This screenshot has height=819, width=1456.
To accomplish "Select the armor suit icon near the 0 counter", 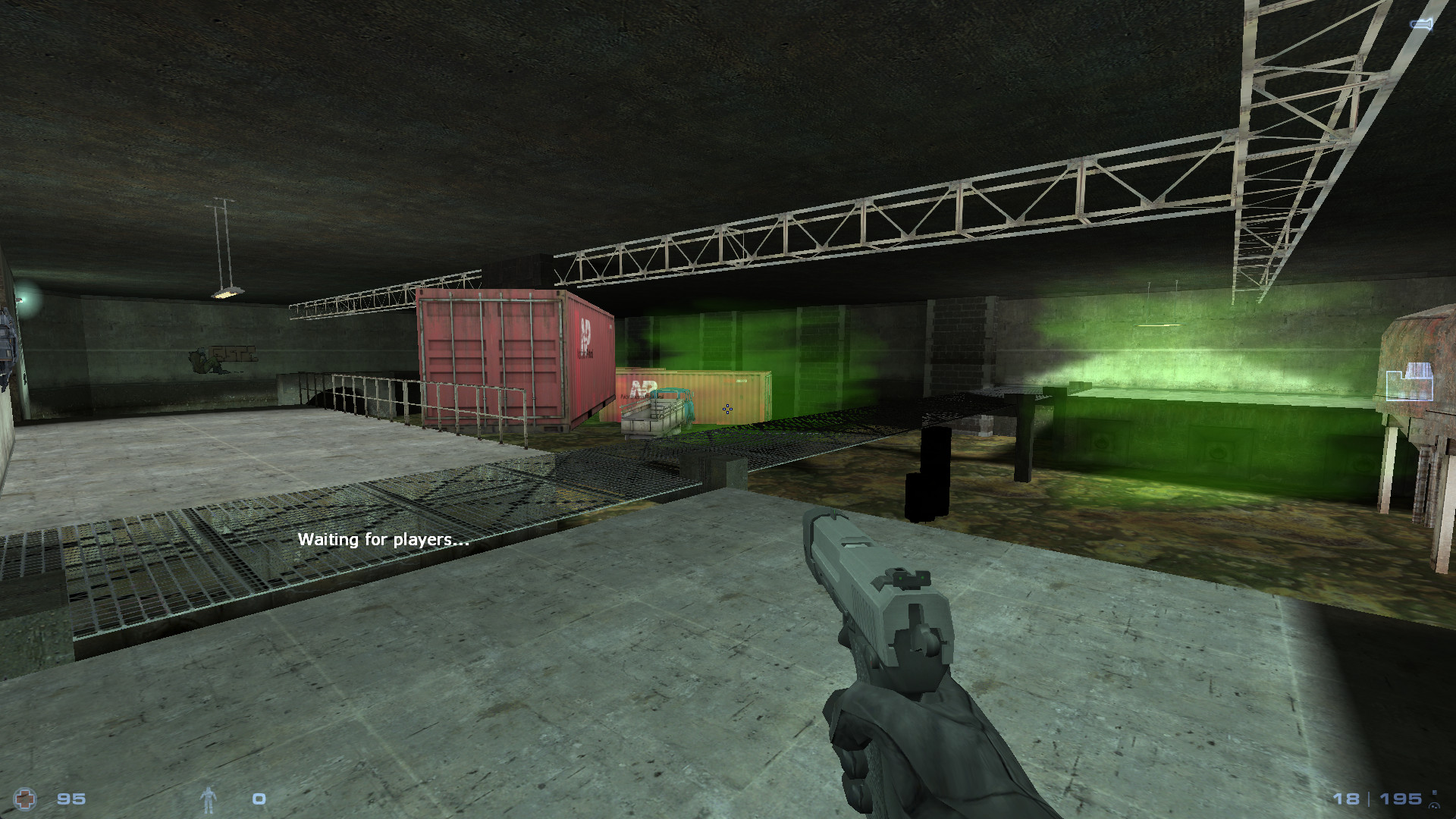I will 210,798.
